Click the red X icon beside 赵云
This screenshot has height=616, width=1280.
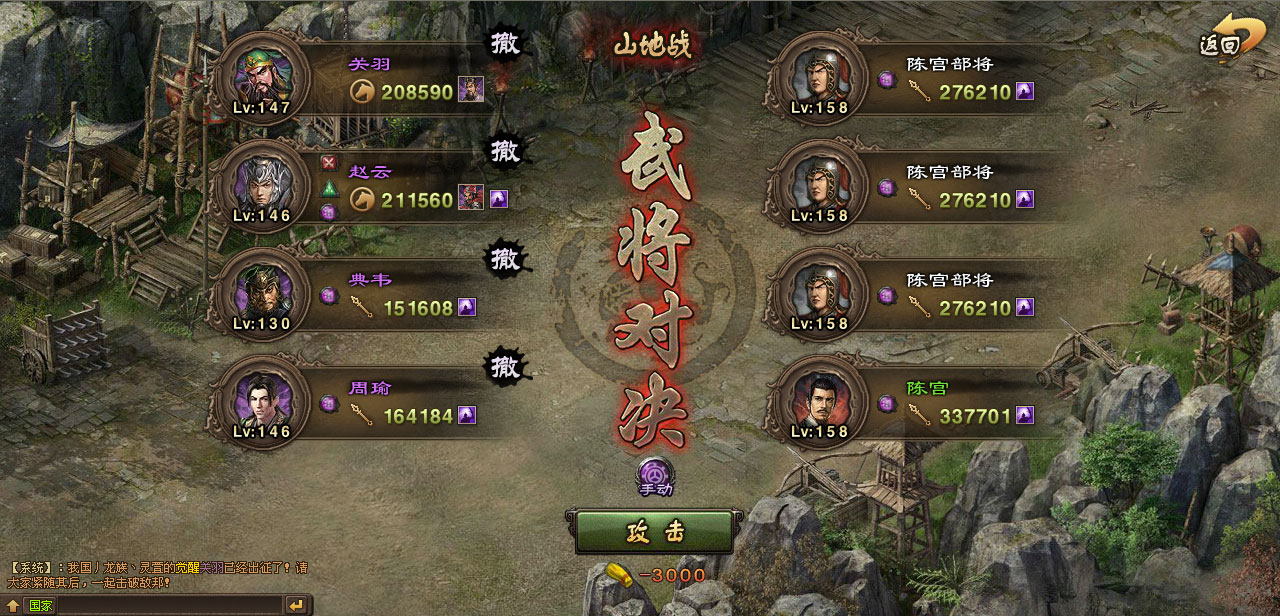(x=328, y=163)
